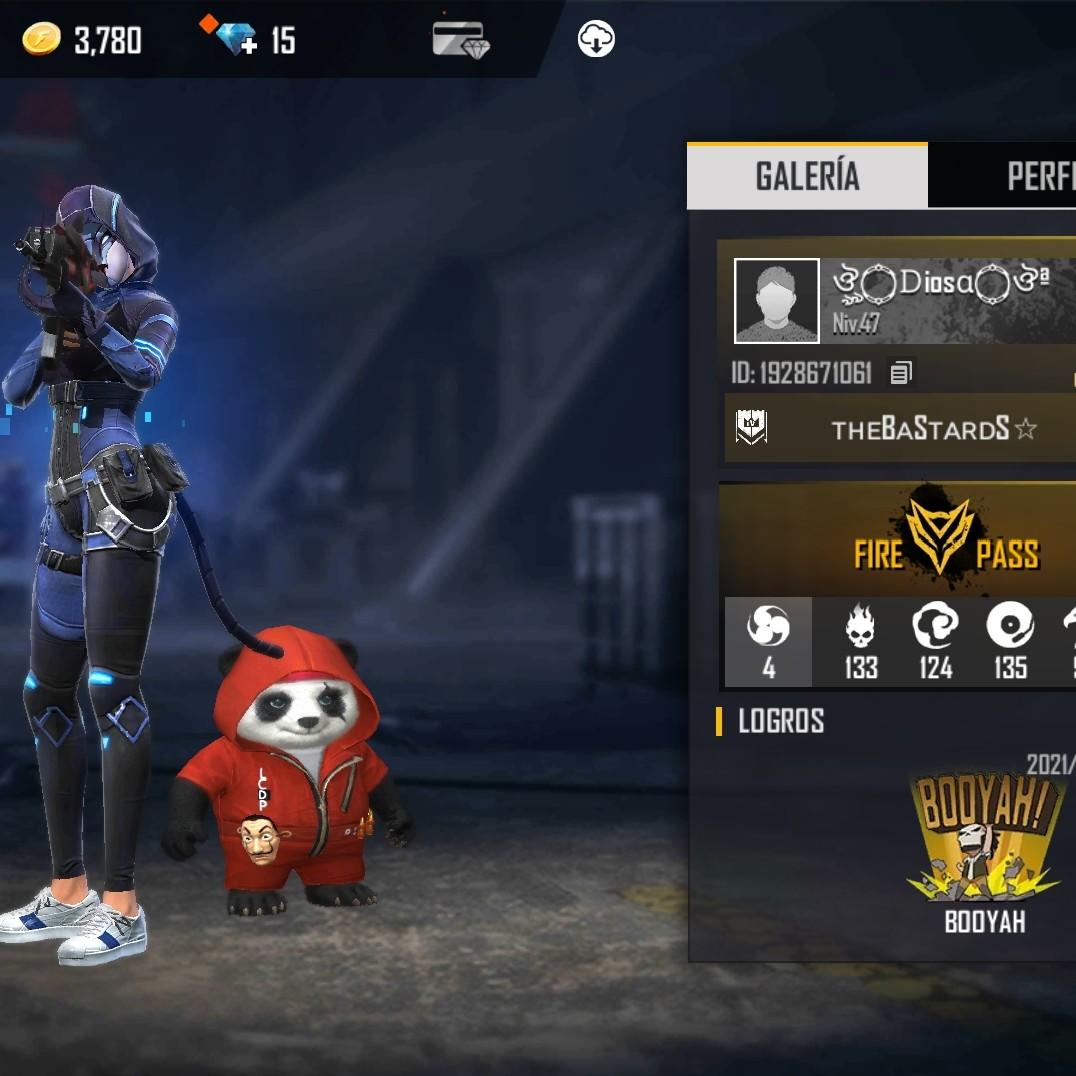Click the cloud download icon

pos(596,39)
